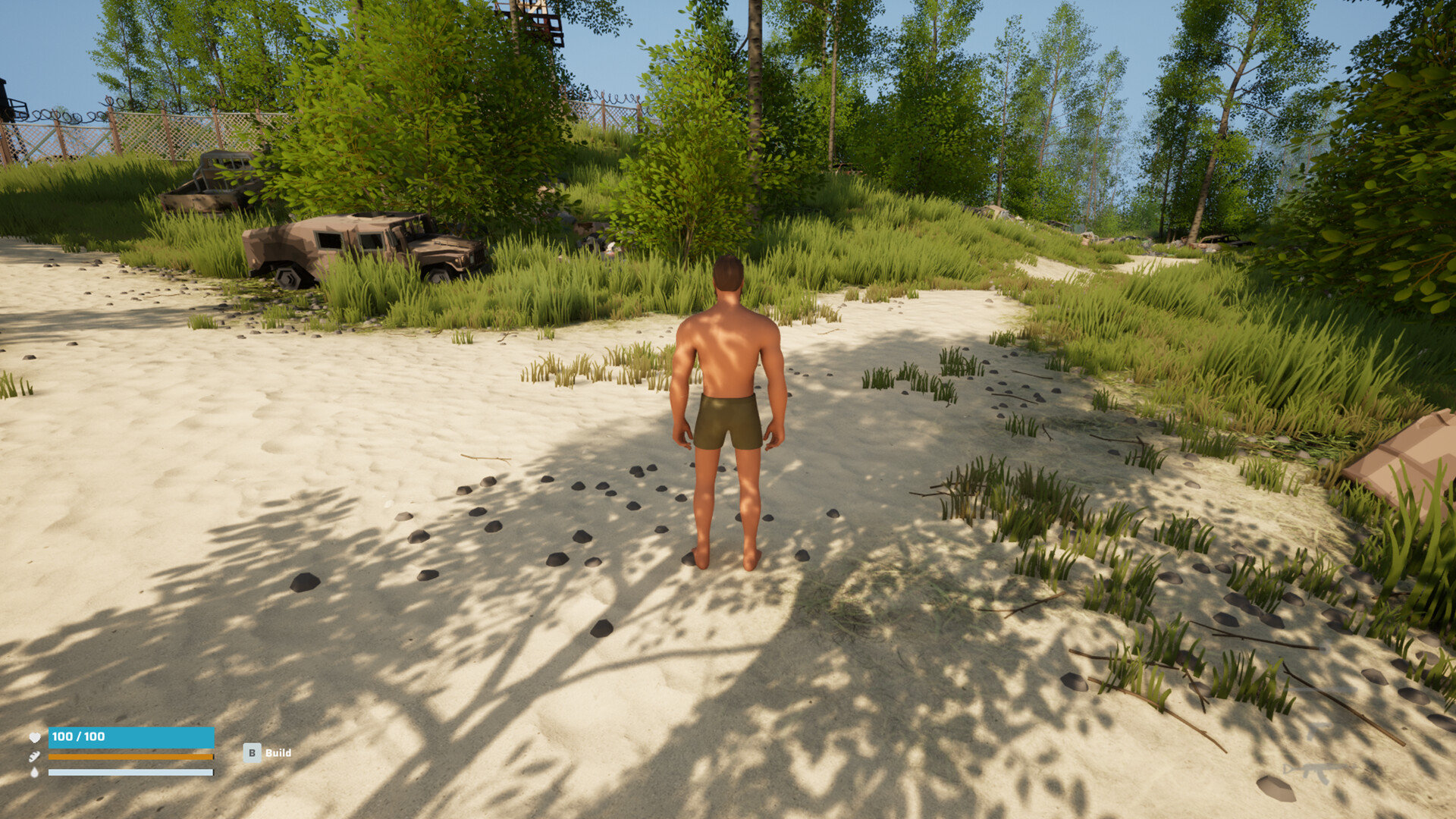This screenshot has width=1456, height=819.
Task: Click the white thirst bar indicator
Action: 130,772
